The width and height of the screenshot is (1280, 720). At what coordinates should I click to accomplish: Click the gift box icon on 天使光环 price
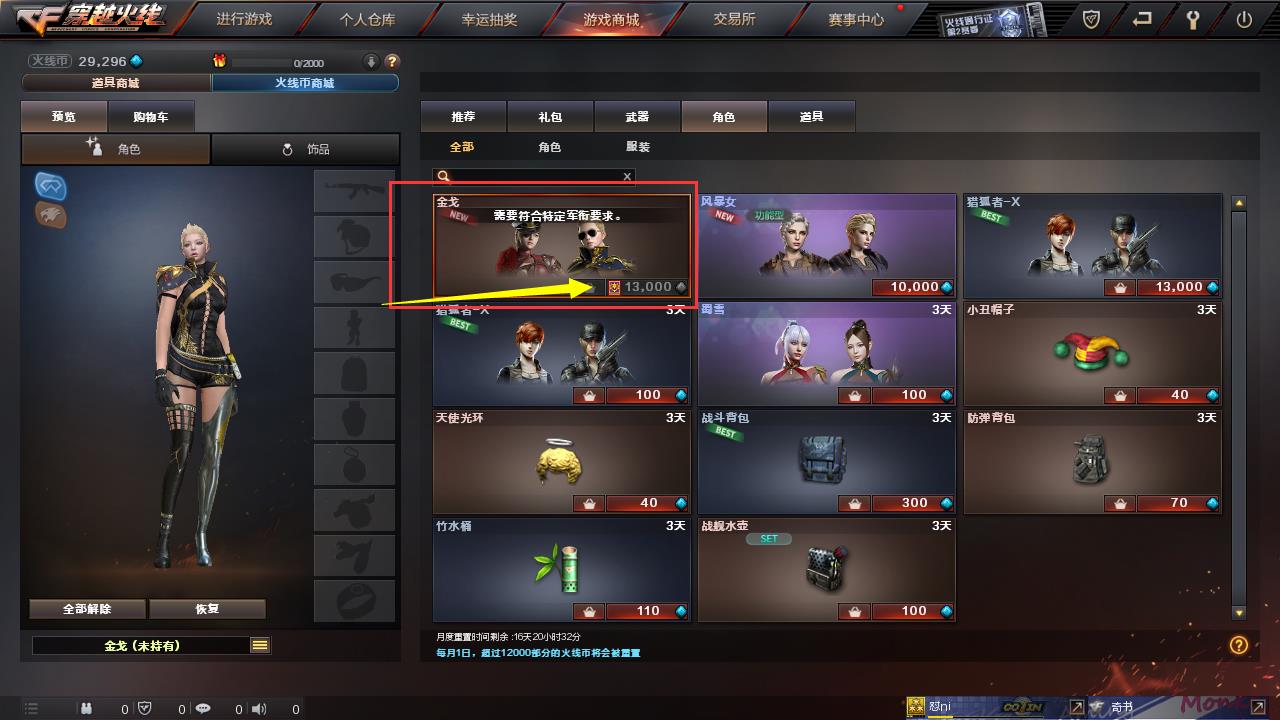[x=589, y=503]
